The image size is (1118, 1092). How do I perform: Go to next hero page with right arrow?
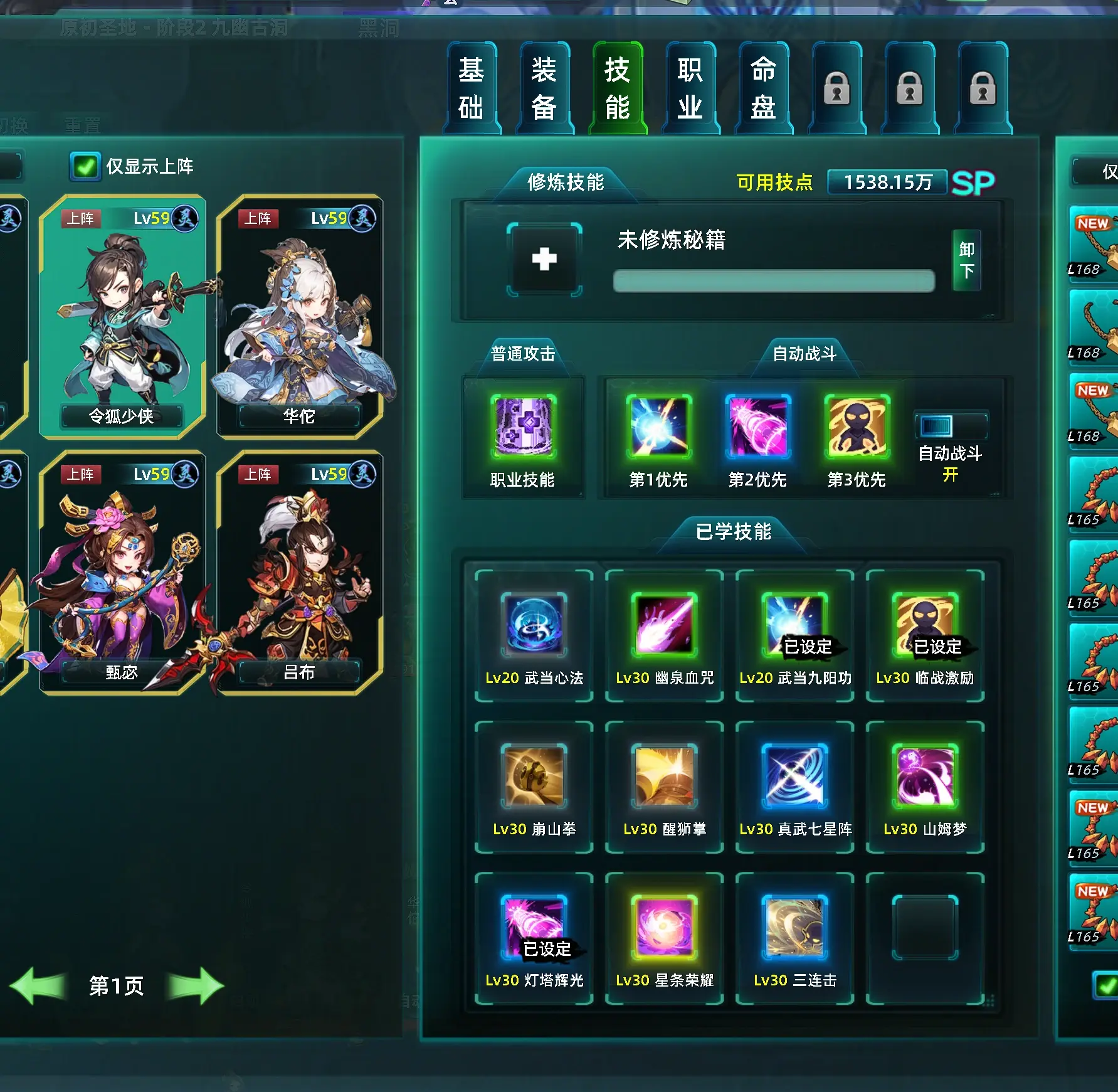point(196,985)
